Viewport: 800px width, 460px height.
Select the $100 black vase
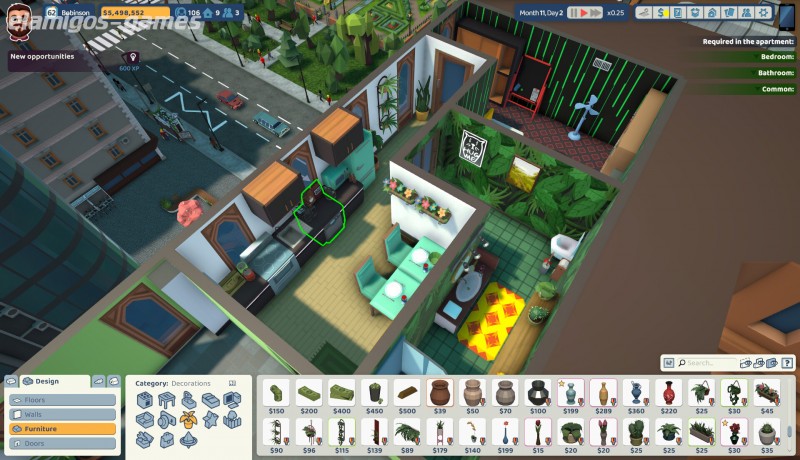538,392
